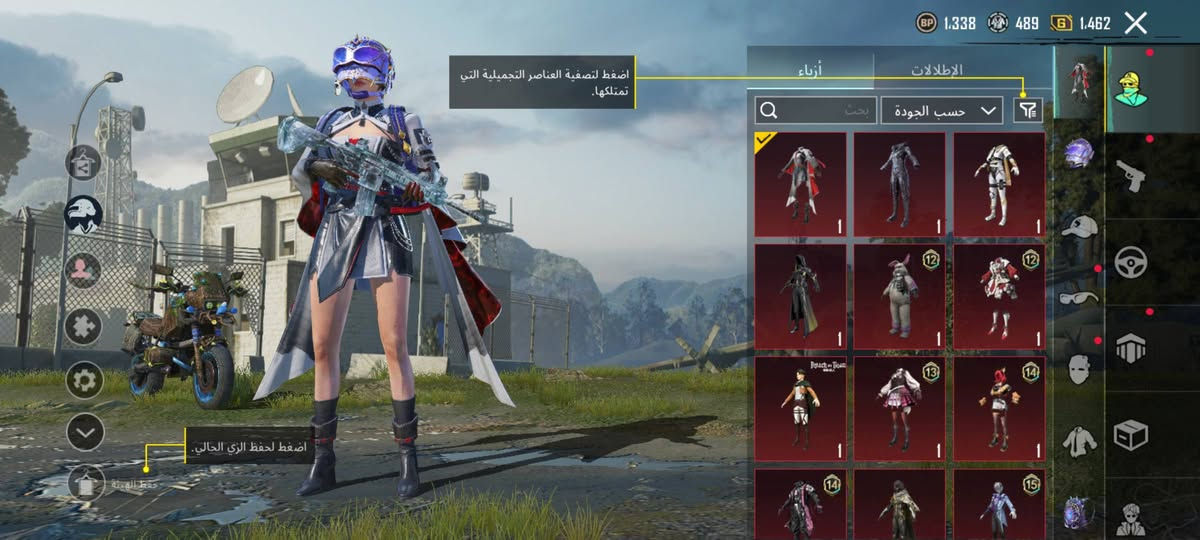Screen dimensions: 1200x540
Task: Switch to the الإطلالات looks tab
Action: 936,70
